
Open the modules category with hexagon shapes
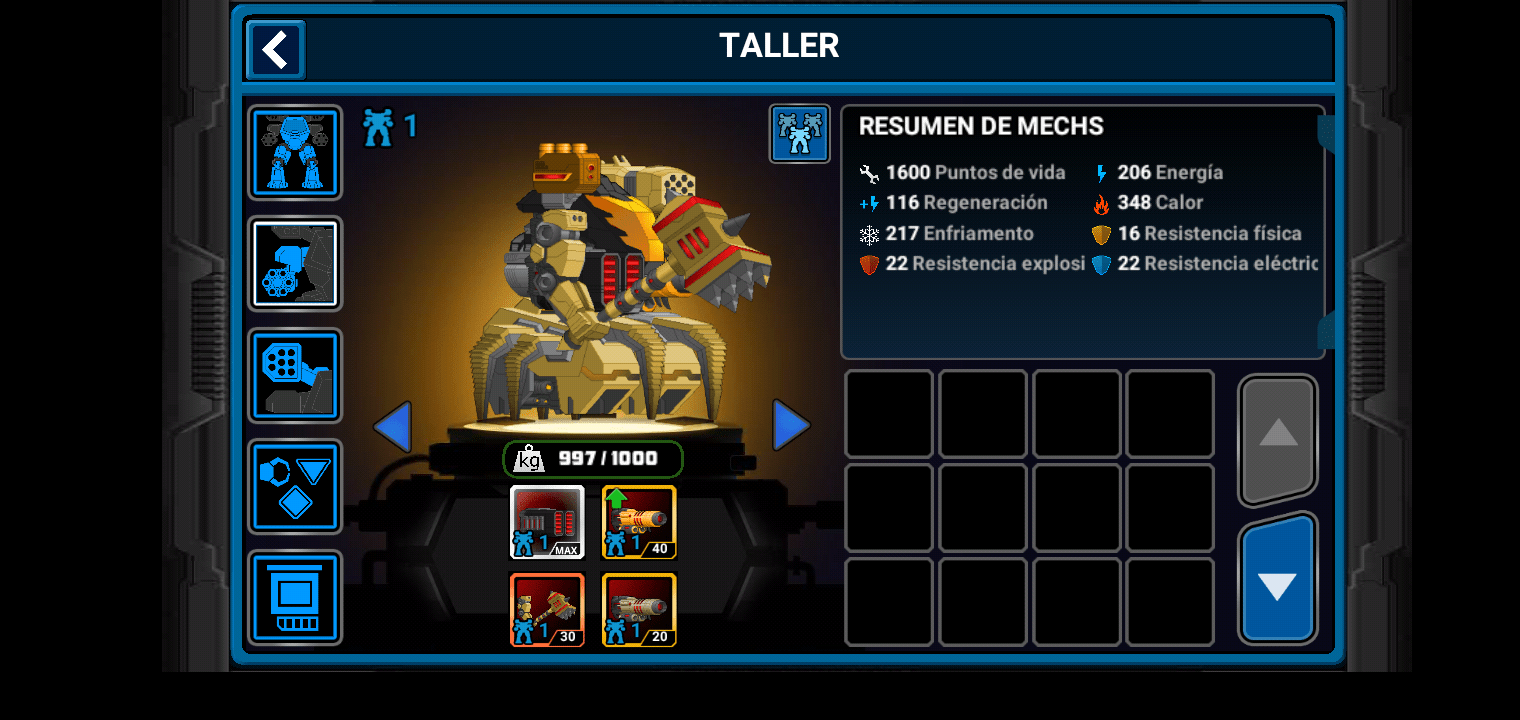(x=294, y=487)
